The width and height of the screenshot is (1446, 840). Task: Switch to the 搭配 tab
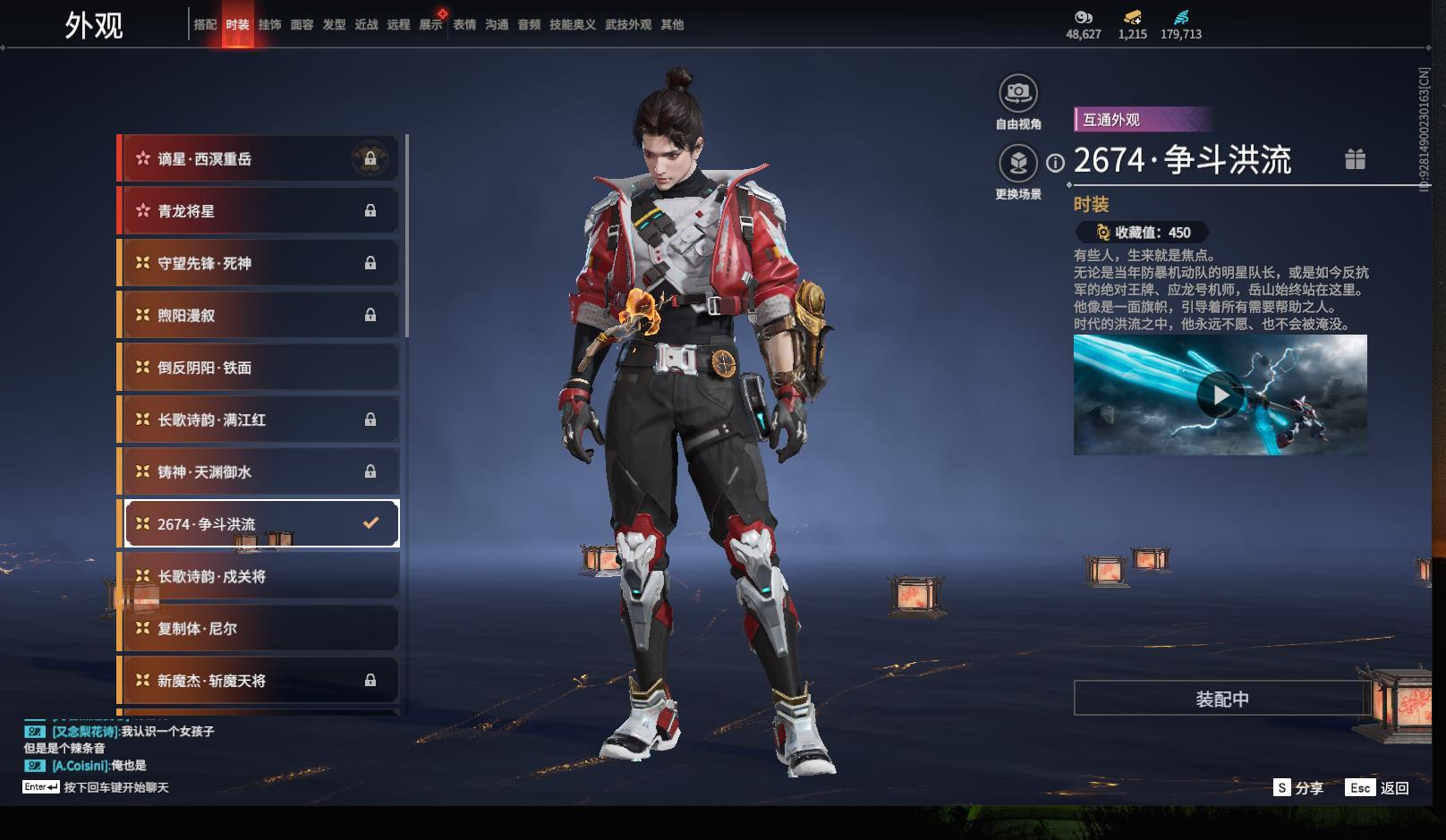(x=205, y=25)
